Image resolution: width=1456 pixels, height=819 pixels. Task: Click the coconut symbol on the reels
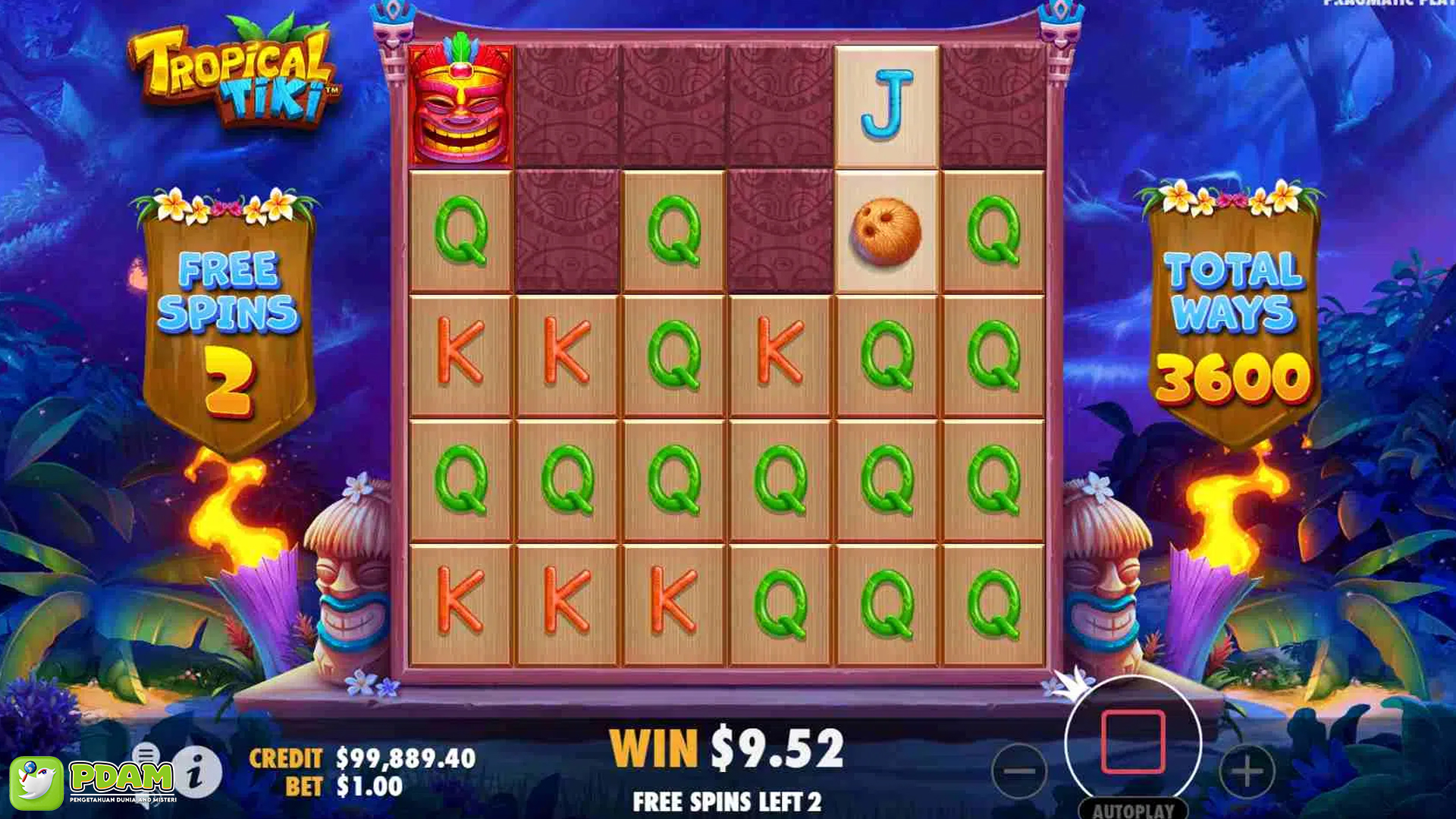(x=887, y=231)
